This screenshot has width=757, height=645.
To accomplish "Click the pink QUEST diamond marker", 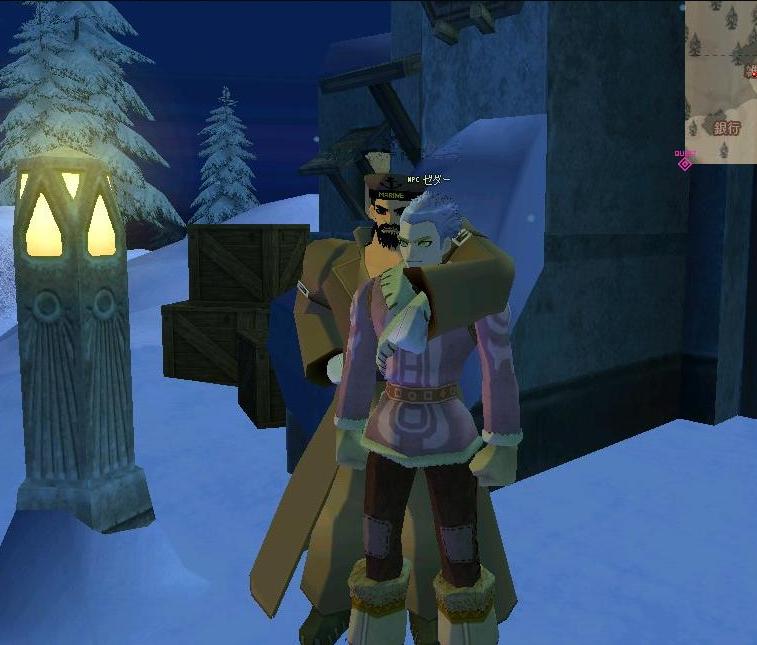I will pos(685,162).
